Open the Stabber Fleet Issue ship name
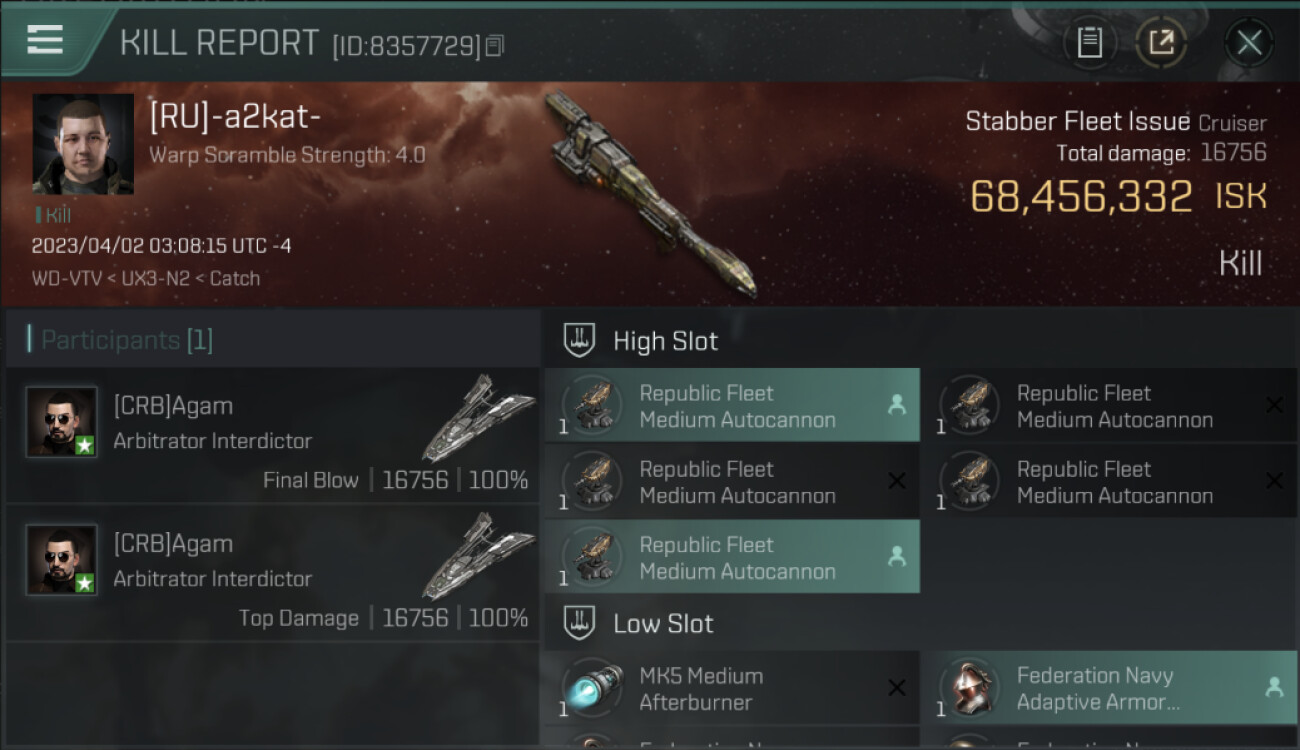 (1076, 122)
